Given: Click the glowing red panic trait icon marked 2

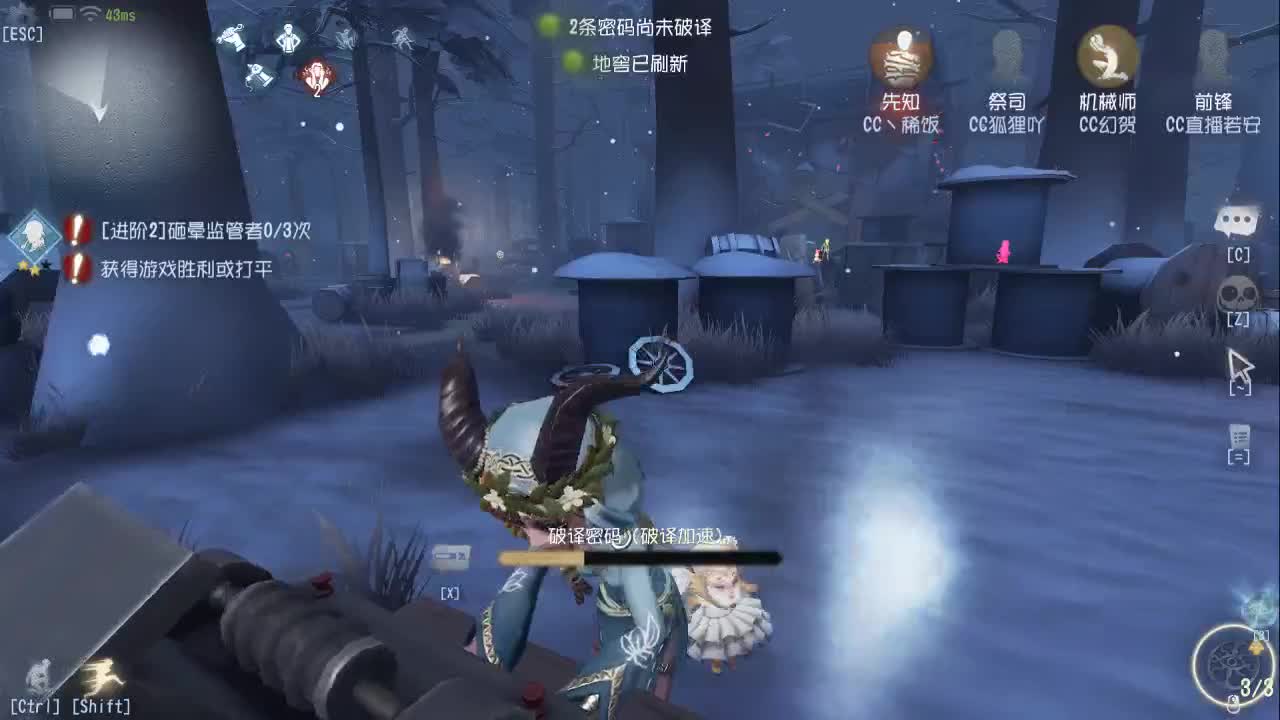Looking at the screenshot, I should pyautogui.click(x=317, y=78).
